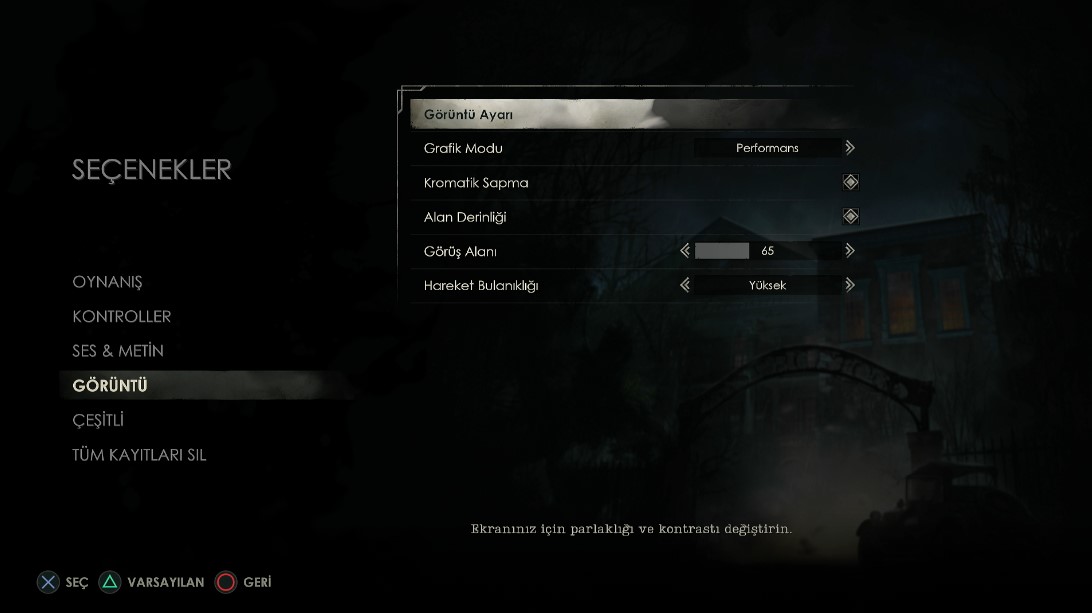
Task: Toggle the Kromatik Sapma checkbox
Action: coord(850,182)
